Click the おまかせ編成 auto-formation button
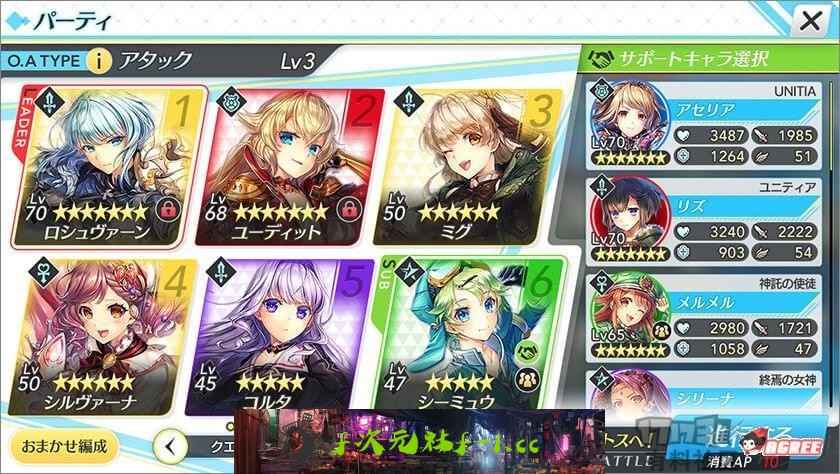 pyautogui.click(x=60, y=443)
